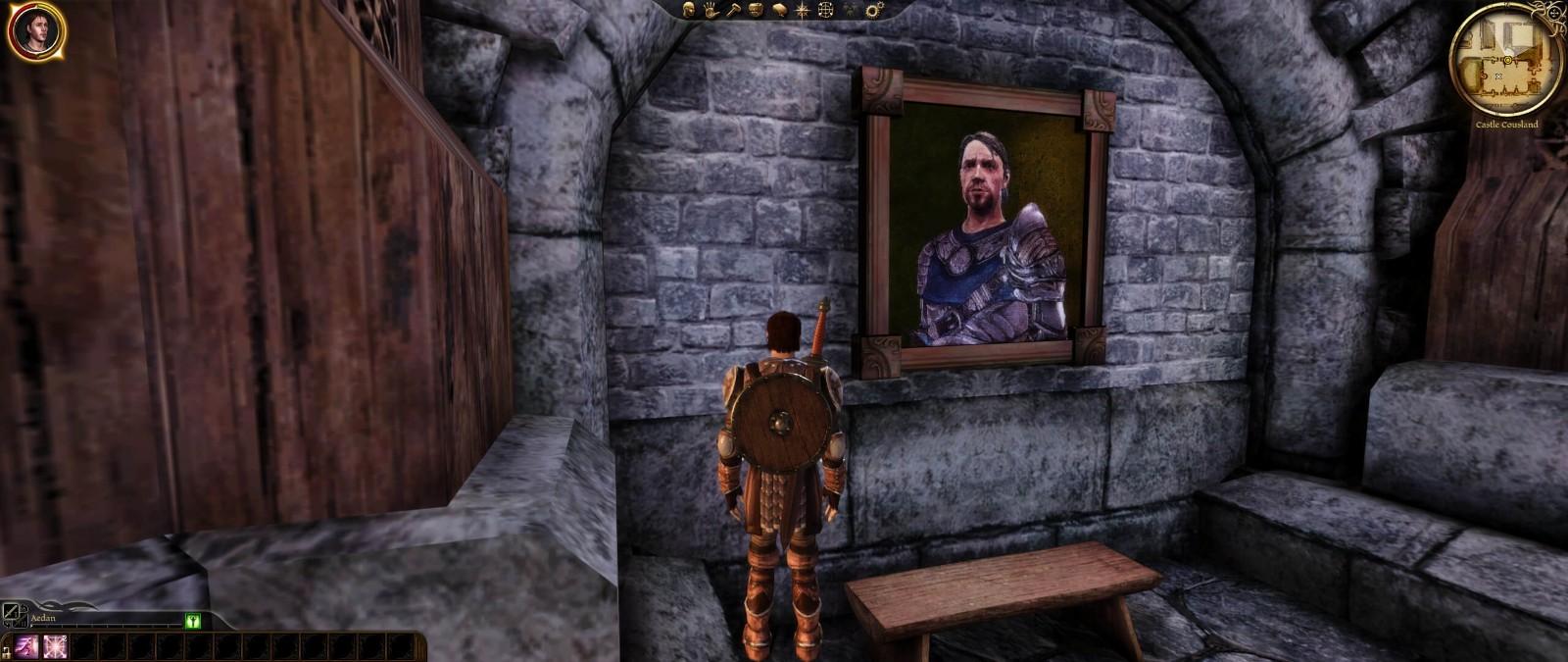Image resolution: width=1568 pixels, height=662 pixels.
Task: Open the hammer icon menu
Action: point(733,10)
